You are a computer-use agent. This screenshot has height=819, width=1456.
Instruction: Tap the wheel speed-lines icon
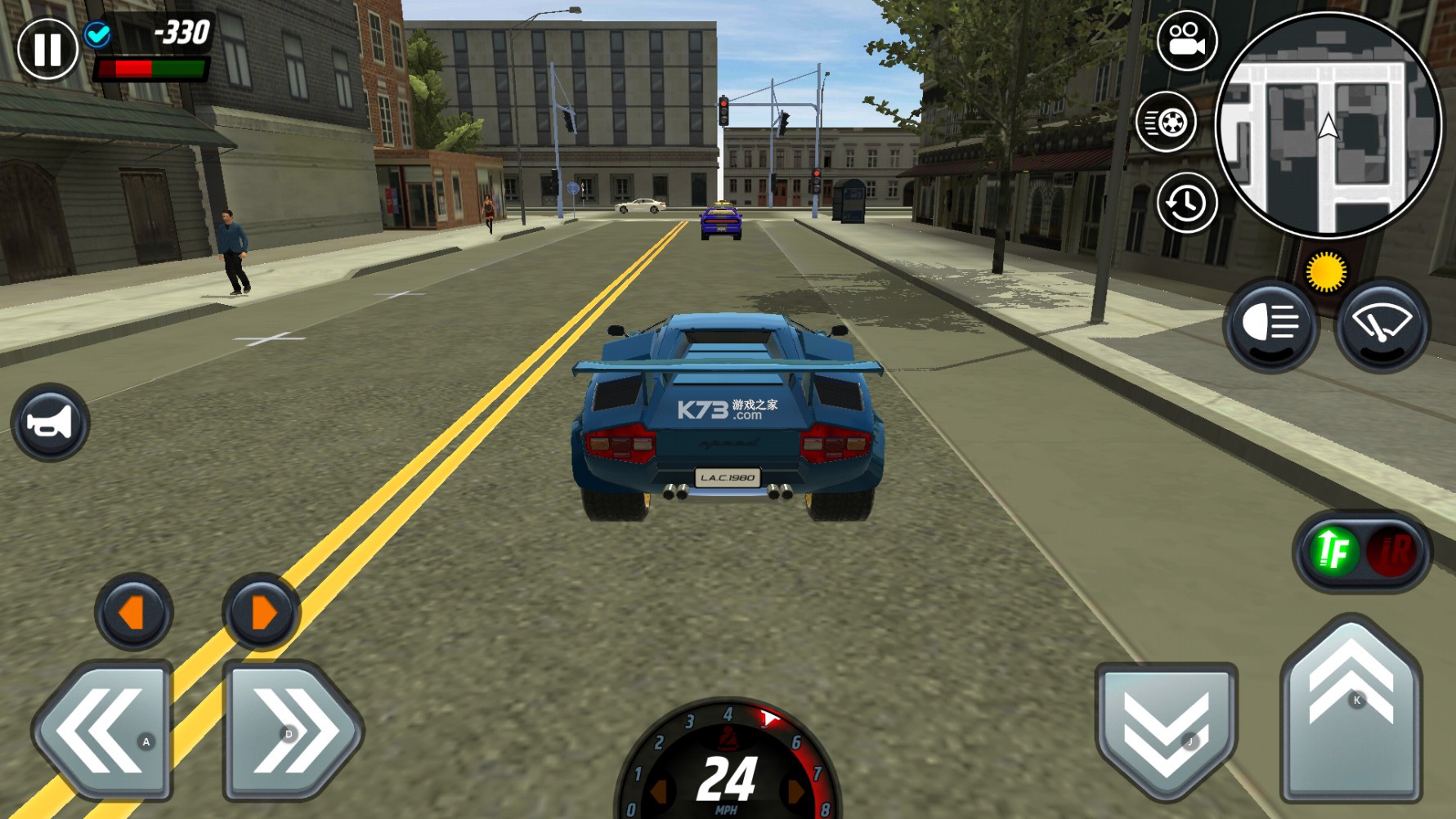pos(1166,123)
